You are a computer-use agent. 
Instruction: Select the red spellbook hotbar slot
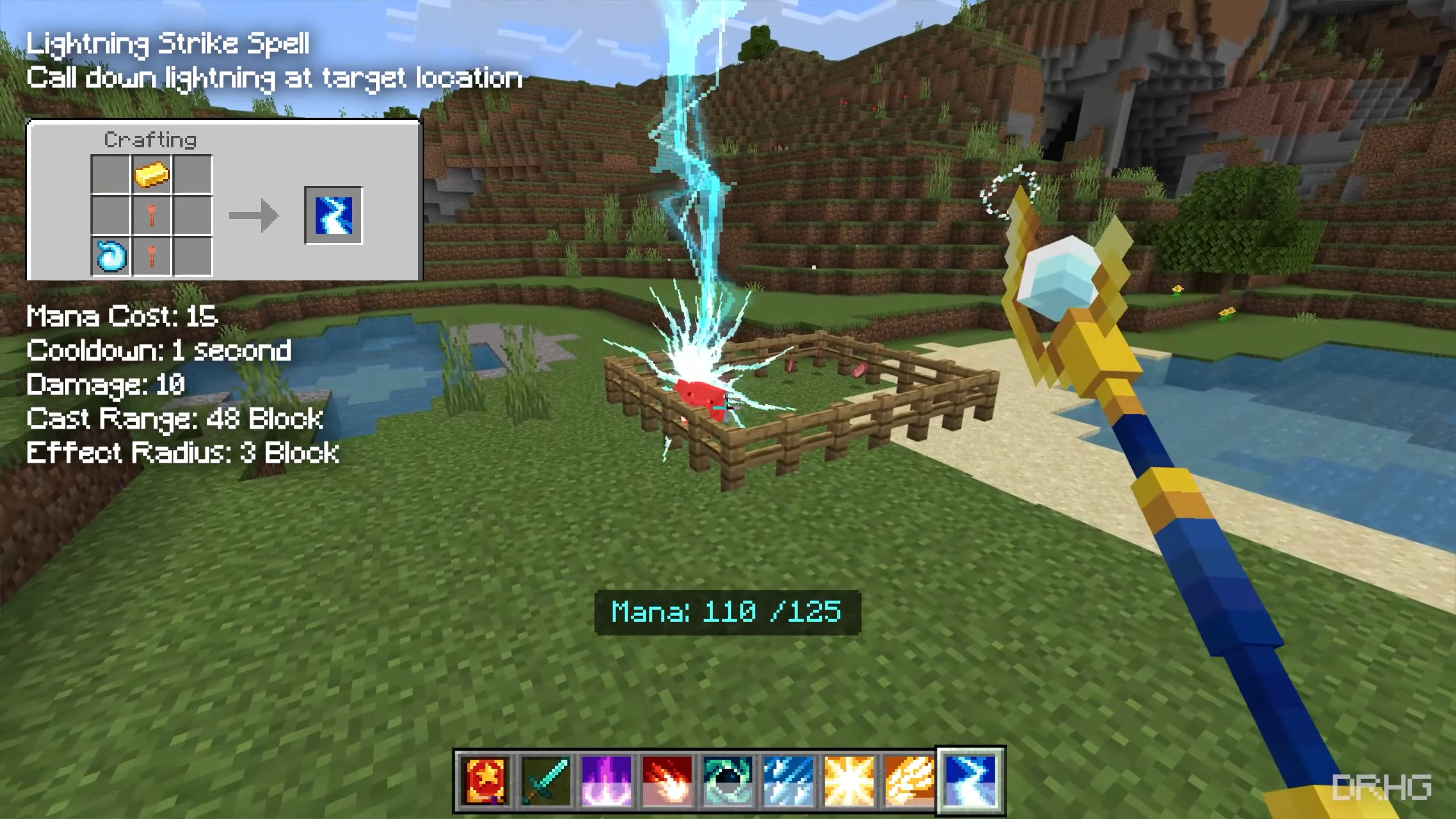coord(484,781)
